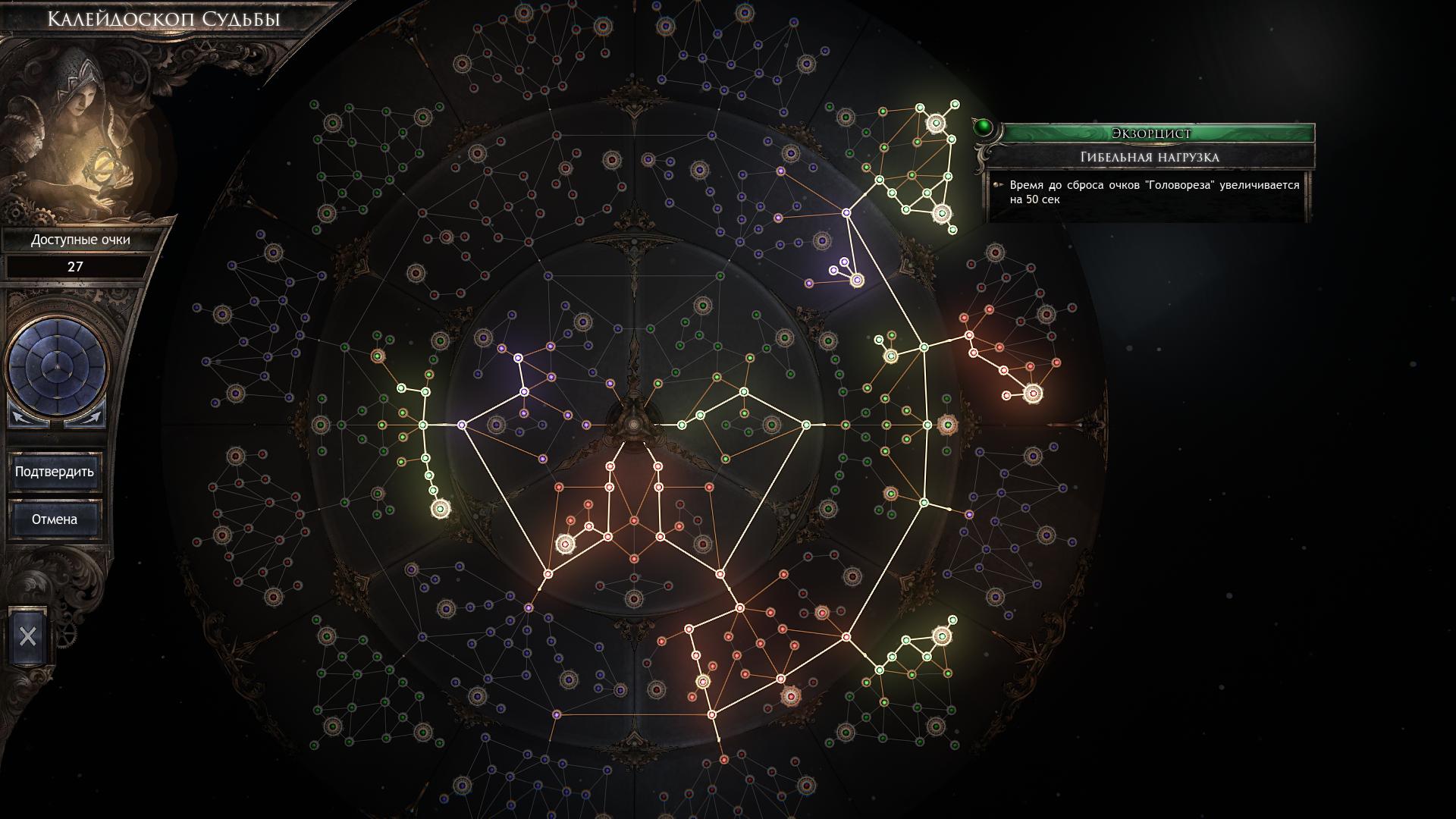
Task: Click the Отмена cancel button
Action: click(55, 519)
